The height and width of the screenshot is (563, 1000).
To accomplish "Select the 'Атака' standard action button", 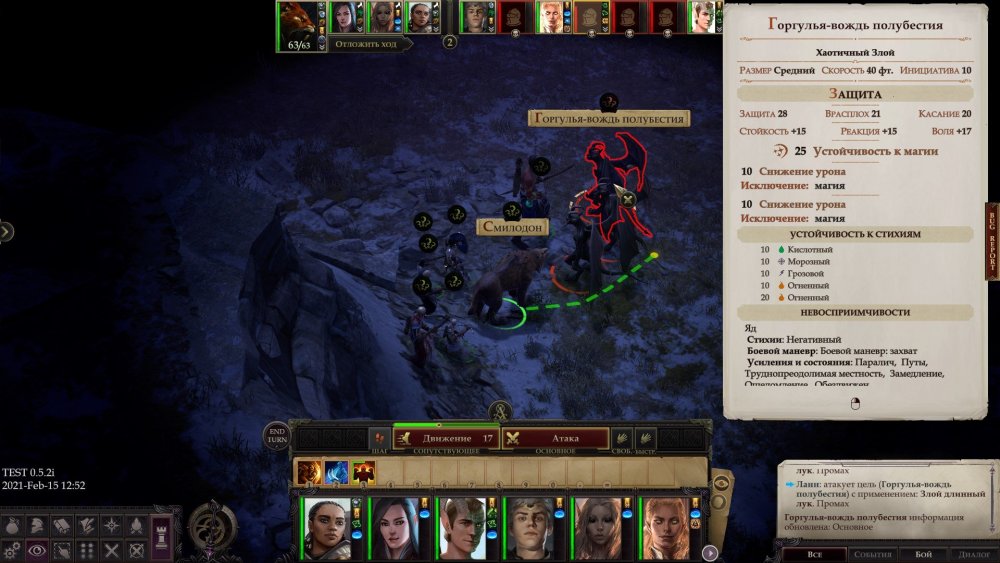I will point(558,438).
